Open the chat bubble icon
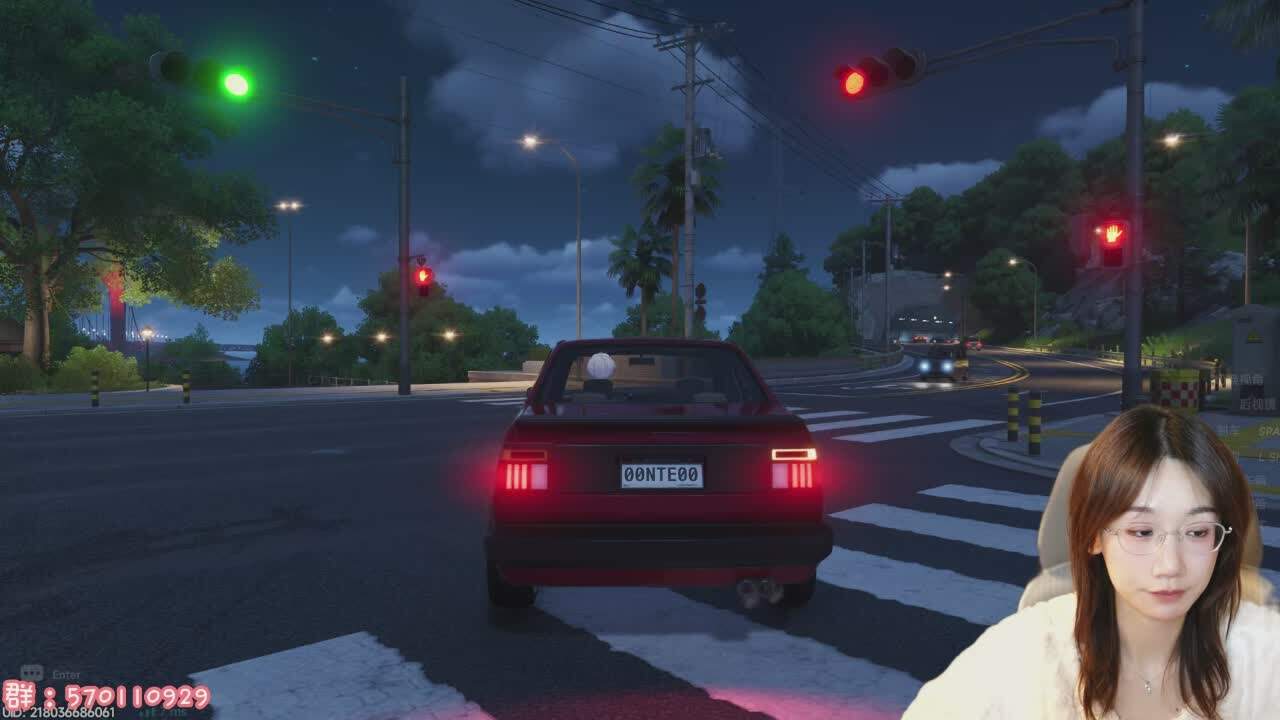 click(x=31, y=674)
